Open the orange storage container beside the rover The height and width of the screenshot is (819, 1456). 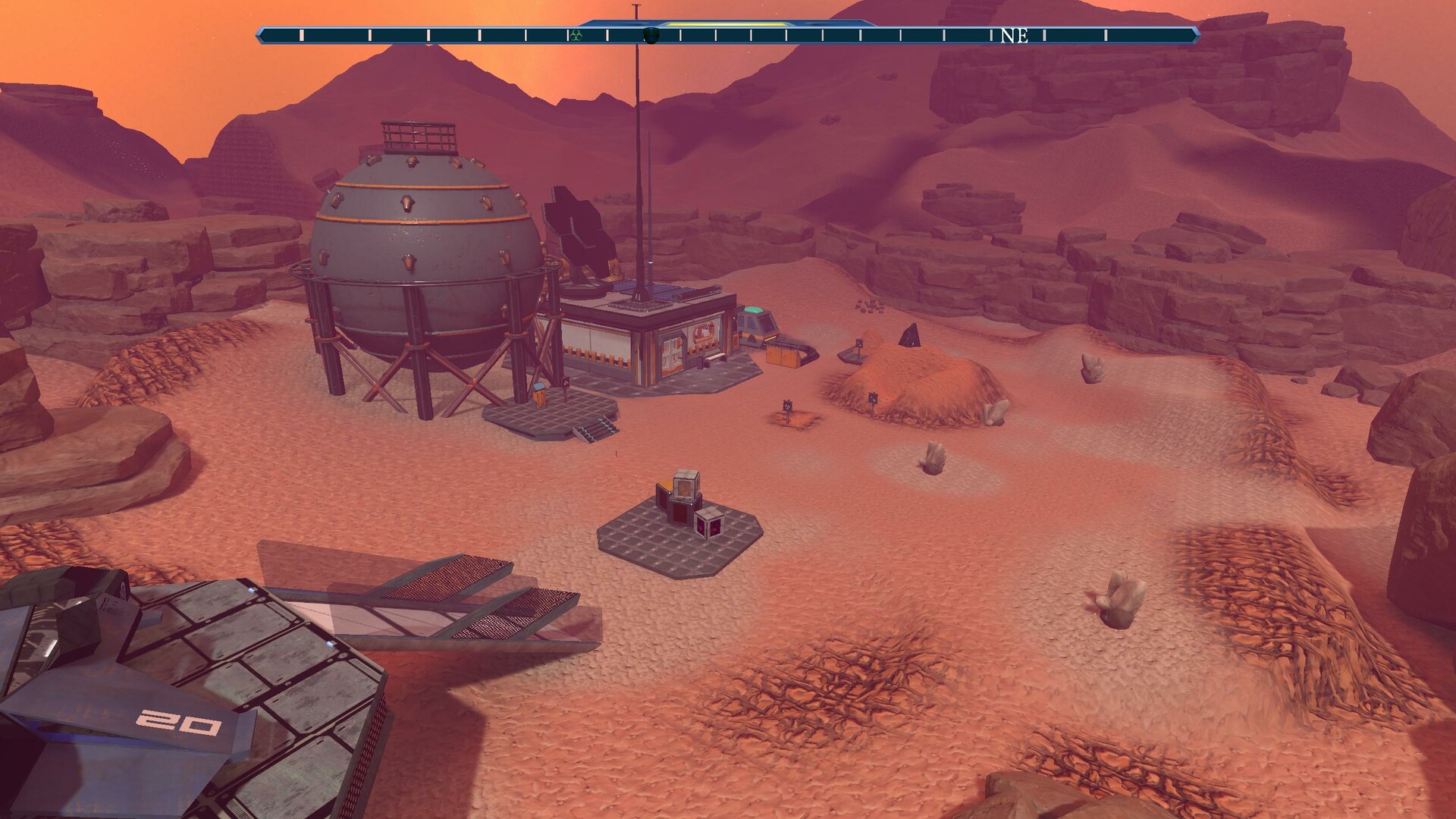781,355
